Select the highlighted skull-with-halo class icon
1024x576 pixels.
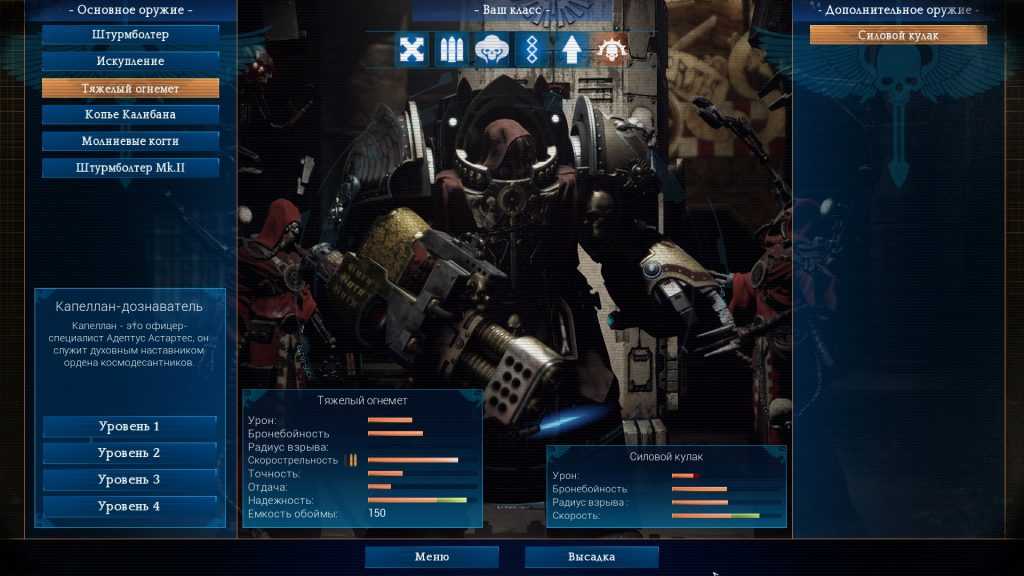click(609, 49)
